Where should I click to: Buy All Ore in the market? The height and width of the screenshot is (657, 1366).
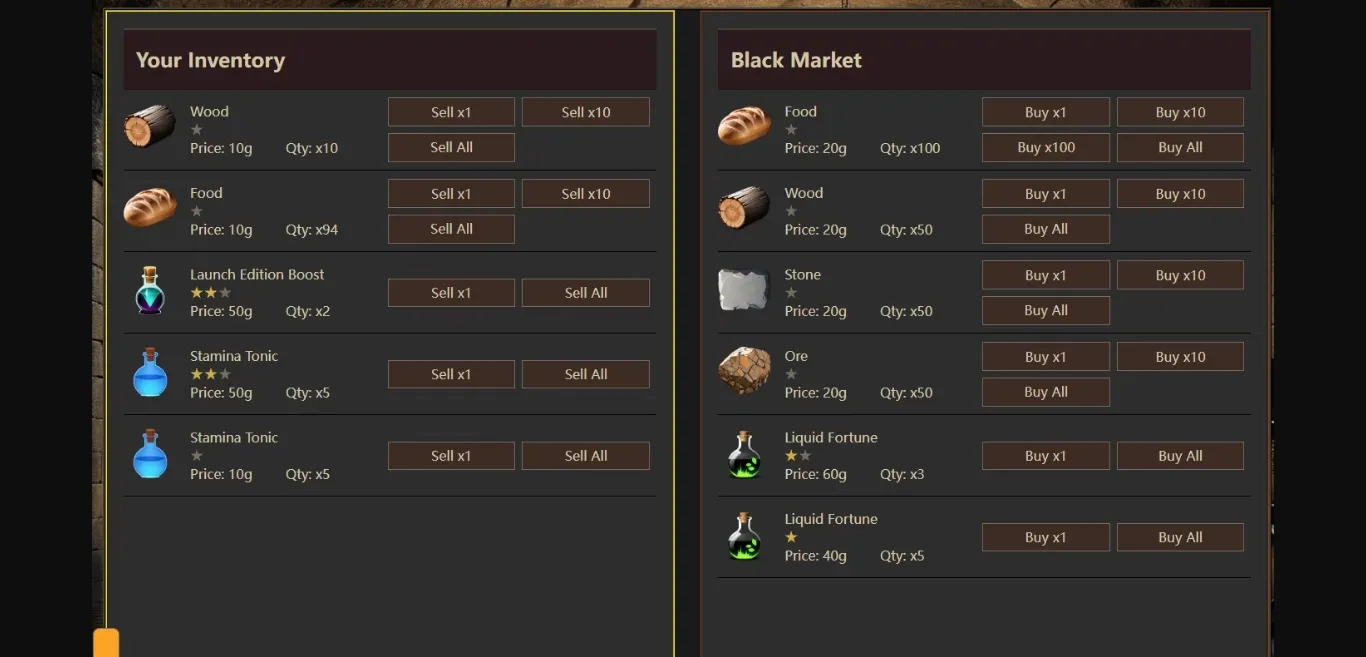(1045, 392)
